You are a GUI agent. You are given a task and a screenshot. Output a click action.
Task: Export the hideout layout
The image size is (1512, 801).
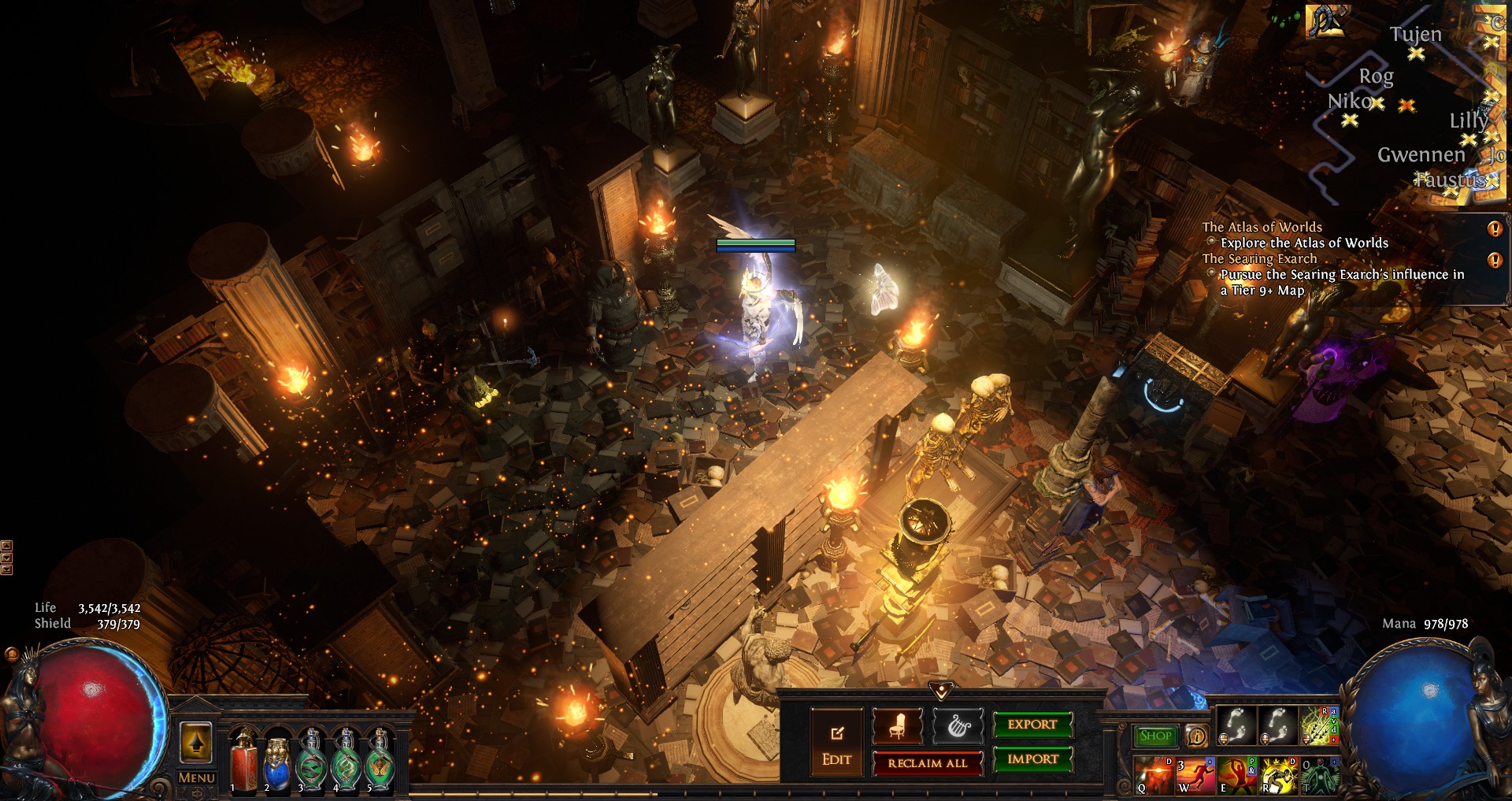(x=1032, y=725)
